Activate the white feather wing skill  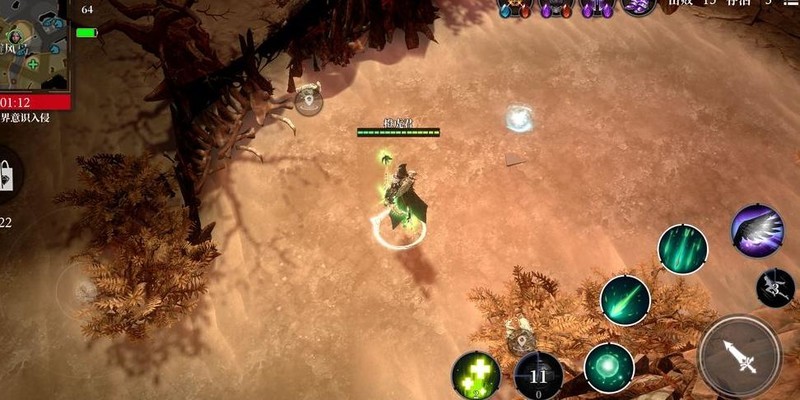pyautogui.click(x=757, y=230)
